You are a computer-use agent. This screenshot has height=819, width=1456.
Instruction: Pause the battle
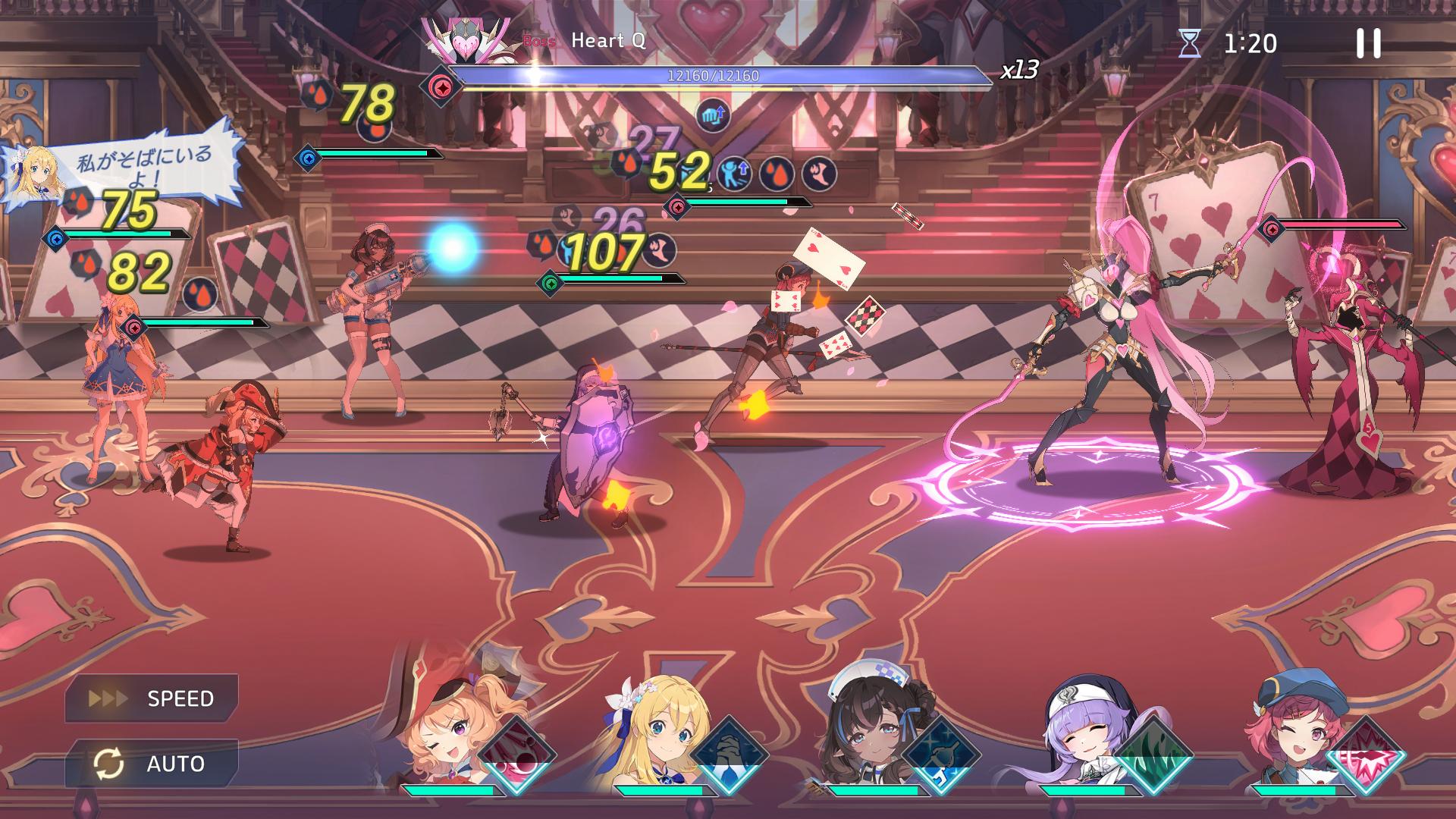[1368, 44]
